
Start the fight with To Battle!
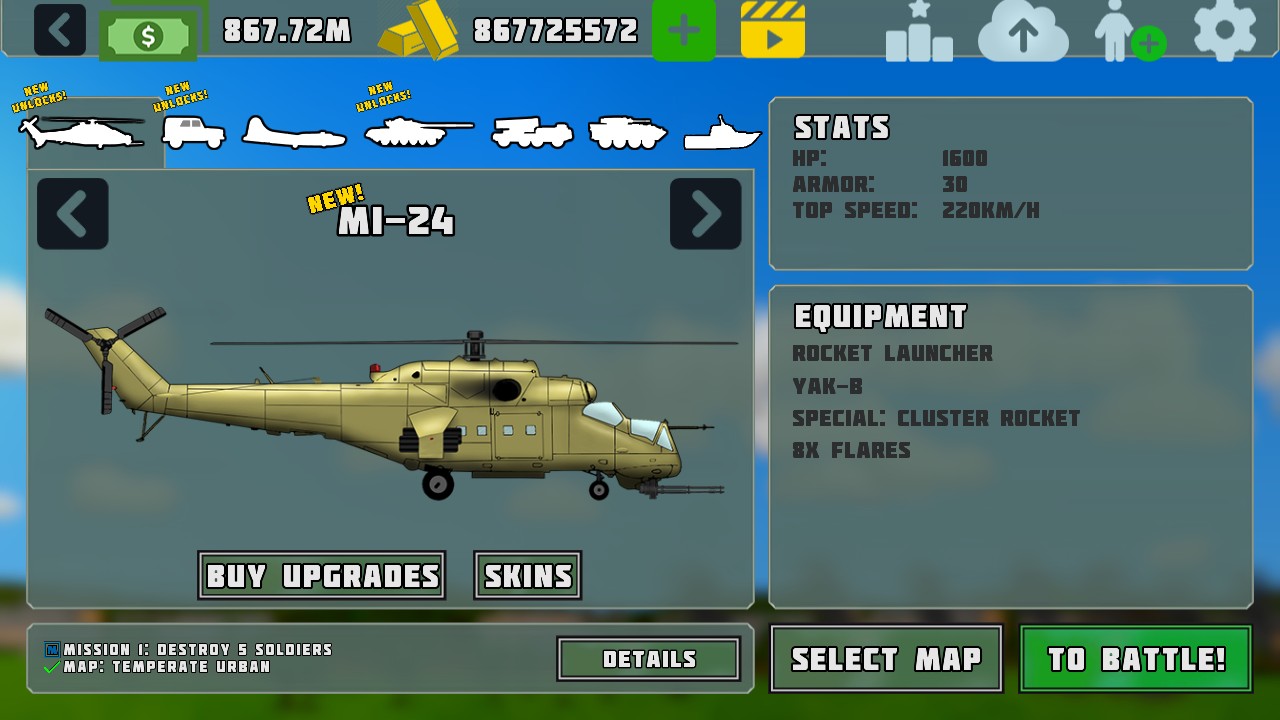pos(1136,659)
